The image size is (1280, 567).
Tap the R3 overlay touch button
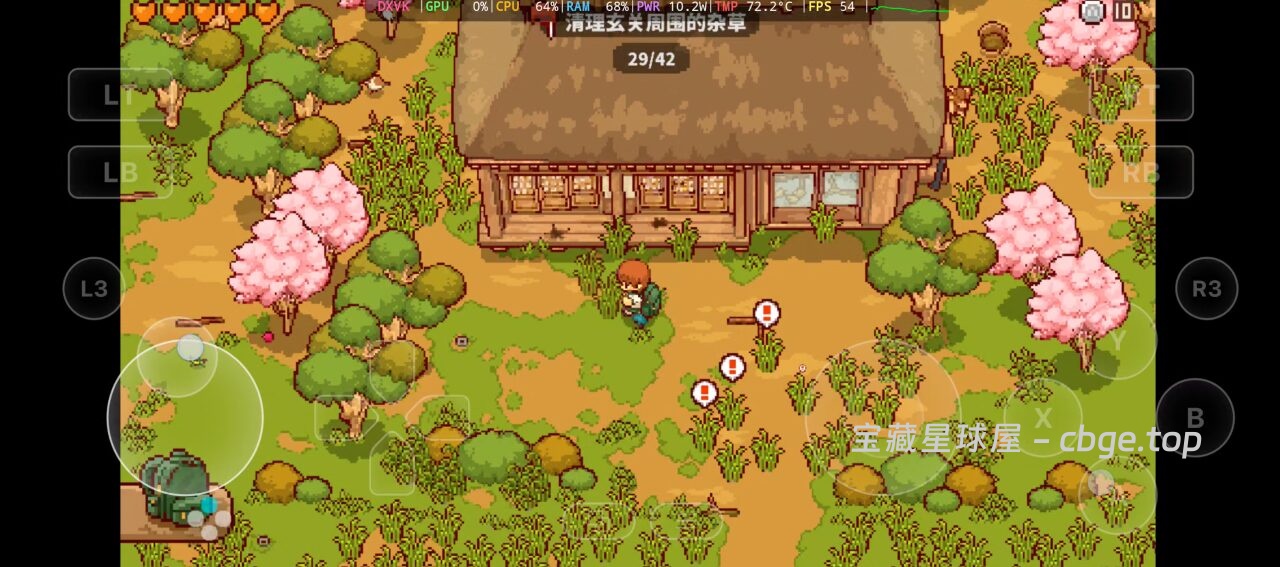click(1206, 289)
